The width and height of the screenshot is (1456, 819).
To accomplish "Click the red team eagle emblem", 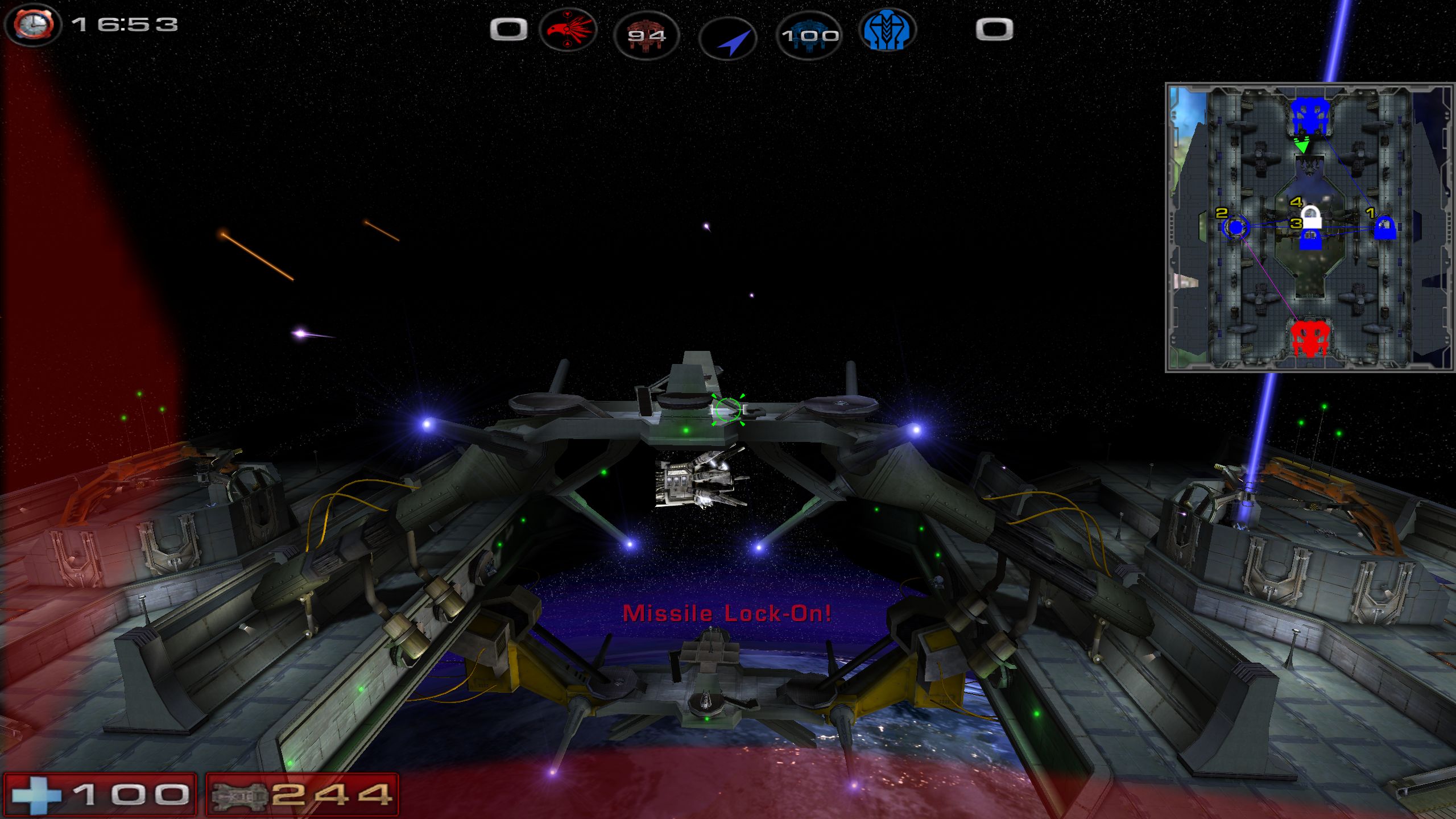I will (x=568, y=31).
